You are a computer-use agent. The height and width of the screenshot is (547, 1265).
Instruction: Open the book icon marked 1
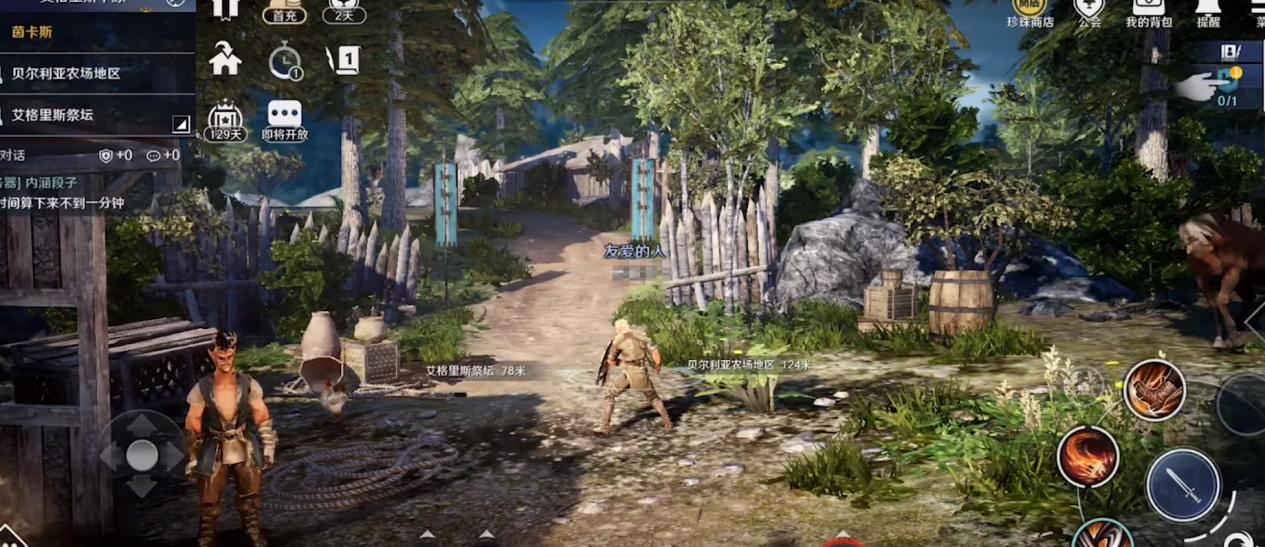tap(344, 62)
